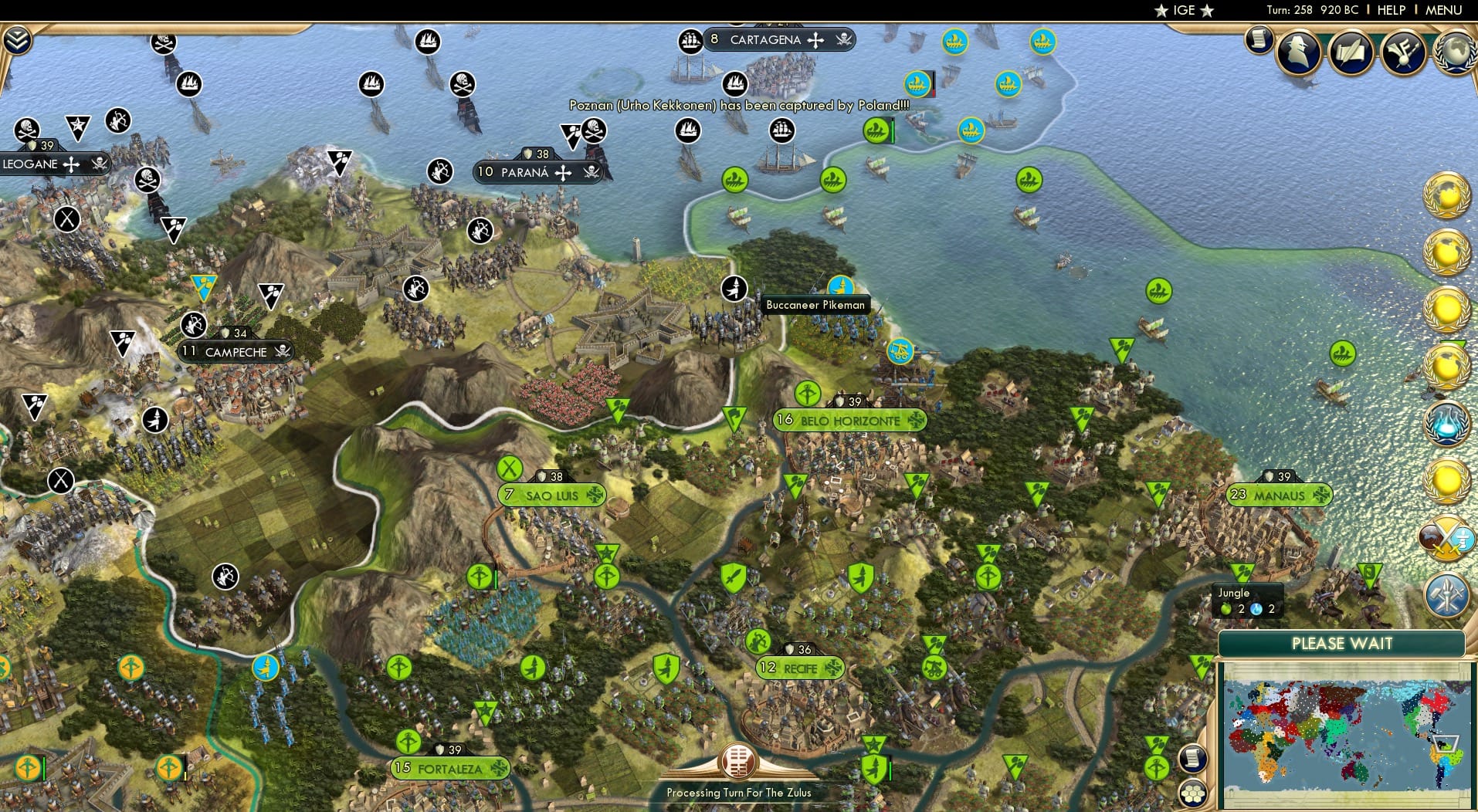This screenshot has width=1478, height=812.
Task: Click the tourism music-note notification icon
Action: (x=1402, y=52)
